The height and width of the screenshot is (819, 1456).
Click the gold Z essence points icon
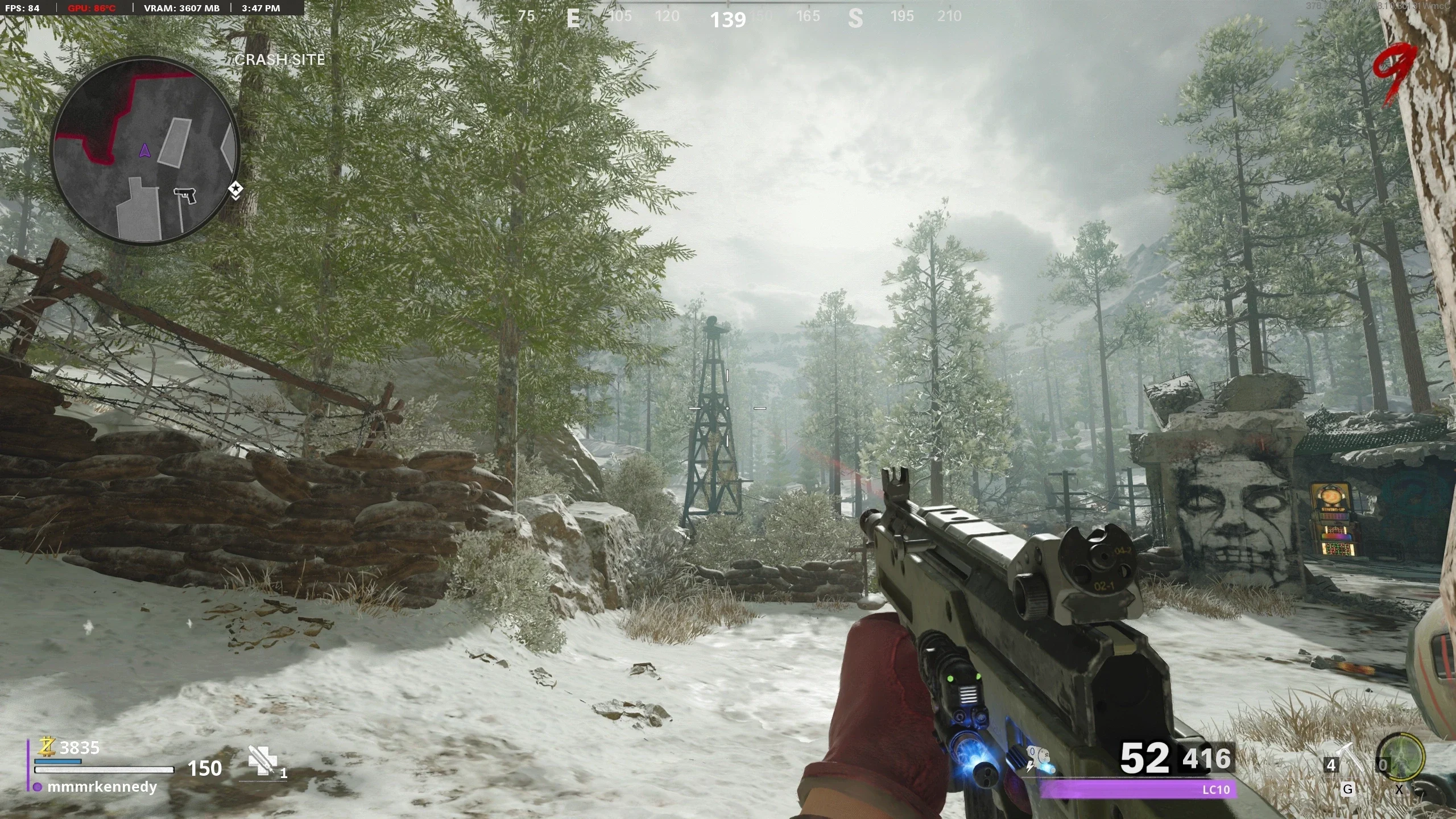[x=47, y=747]
